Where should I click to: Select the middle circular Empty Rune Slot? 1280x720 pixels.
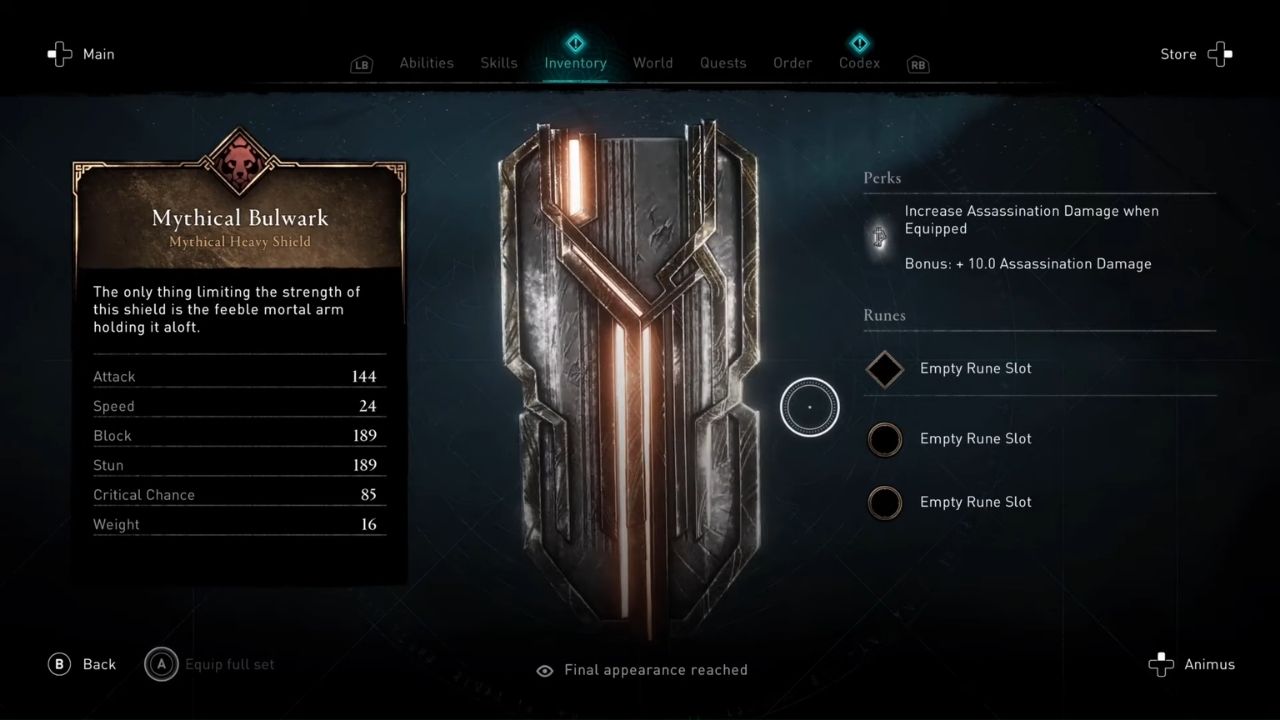[884, 439]
